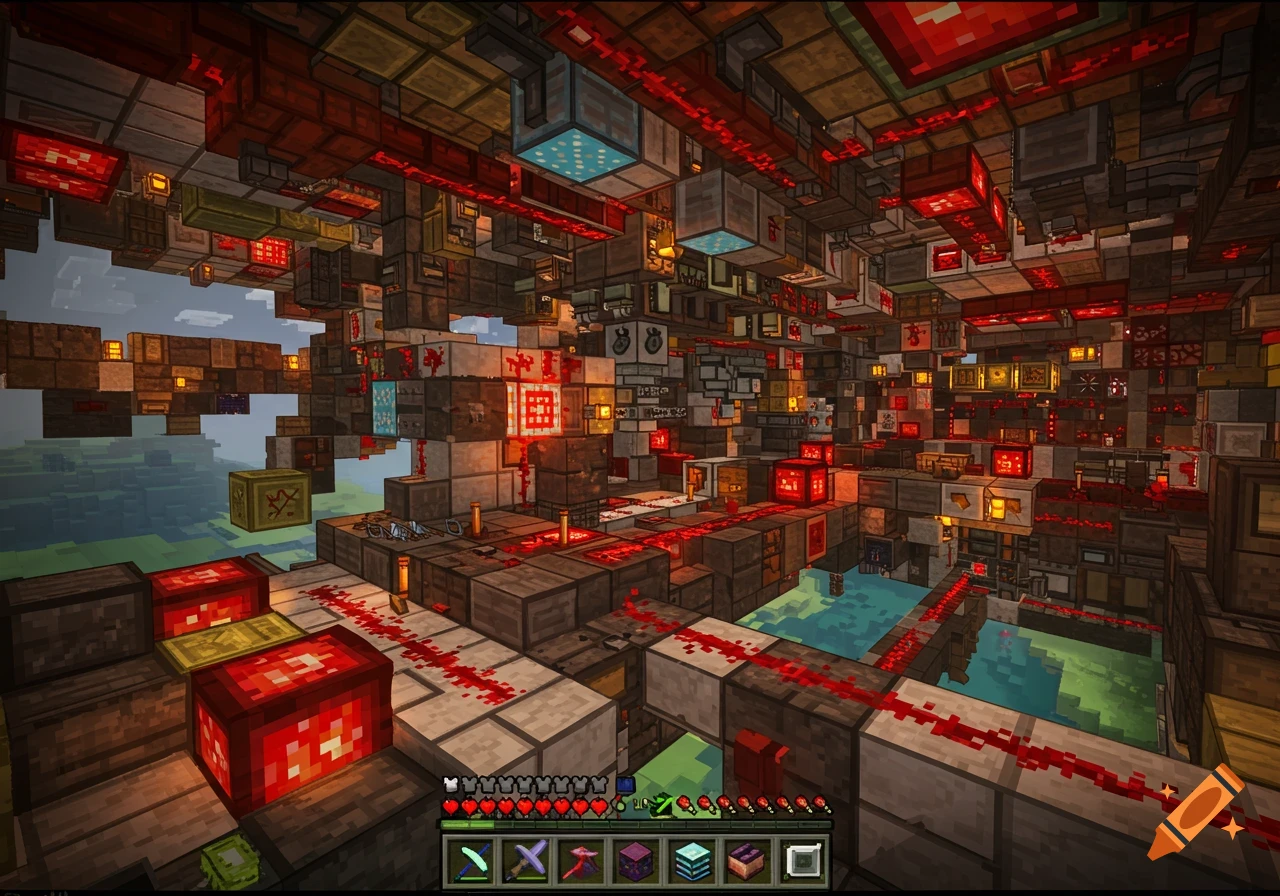The height and width of the screenshot is (896, 1280).
Task: Select the purple trident in the second hotbar slot
Action: [x=524, y=859]
